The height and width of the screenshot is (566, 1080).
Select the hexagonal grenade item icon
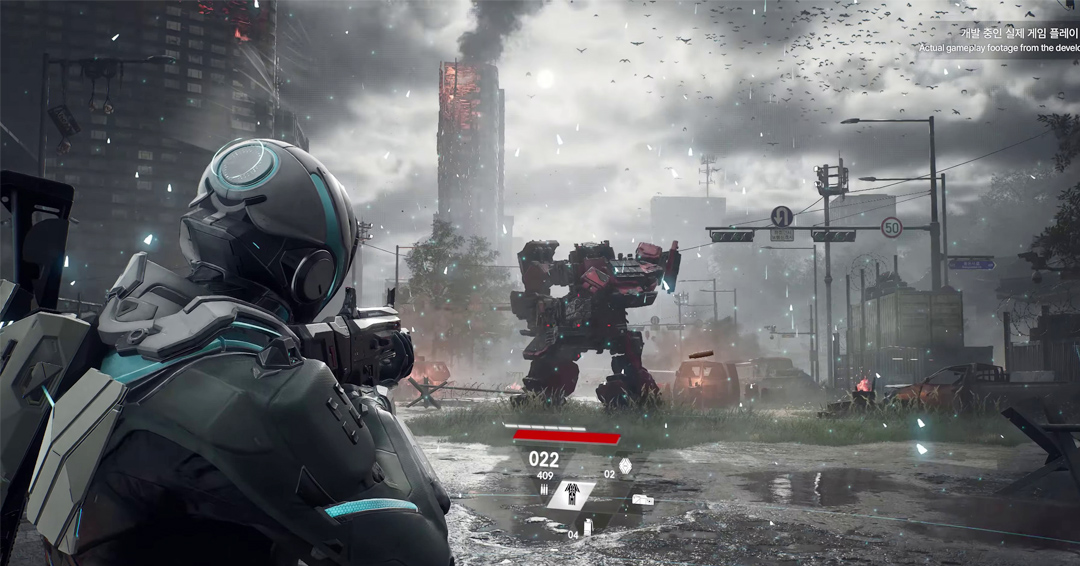[625, 465]
